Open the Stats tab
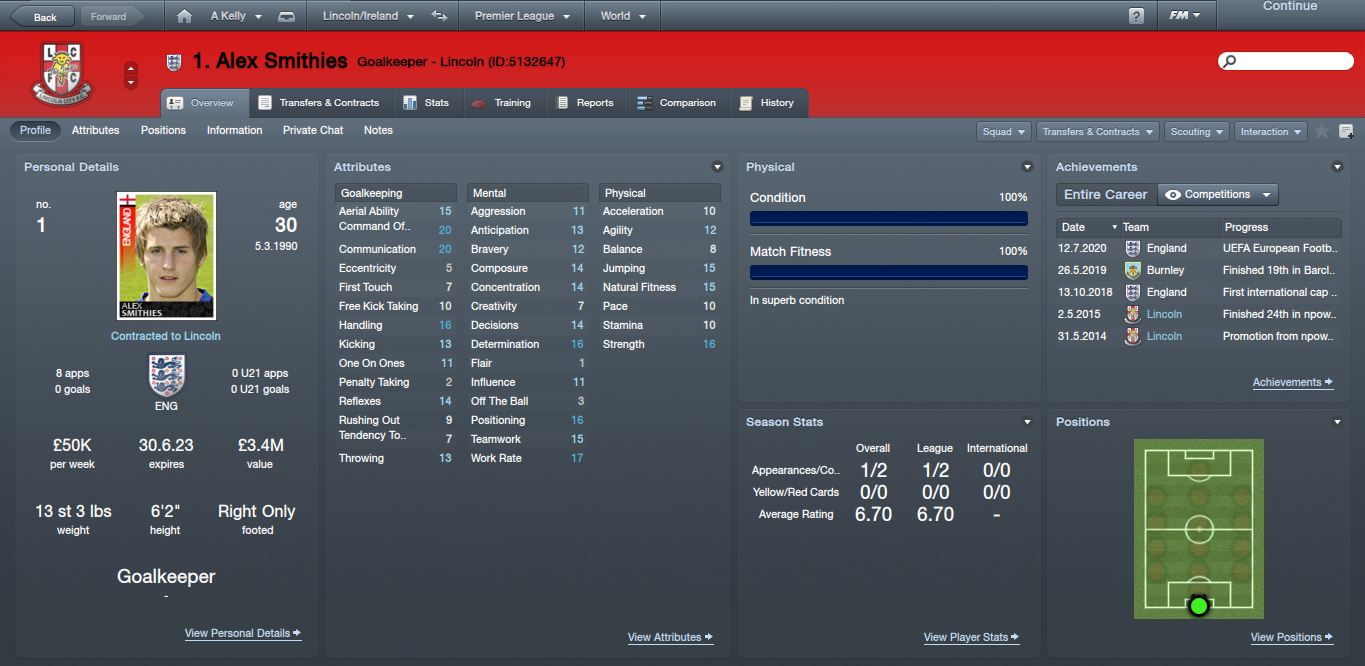 tap(426, 102)
